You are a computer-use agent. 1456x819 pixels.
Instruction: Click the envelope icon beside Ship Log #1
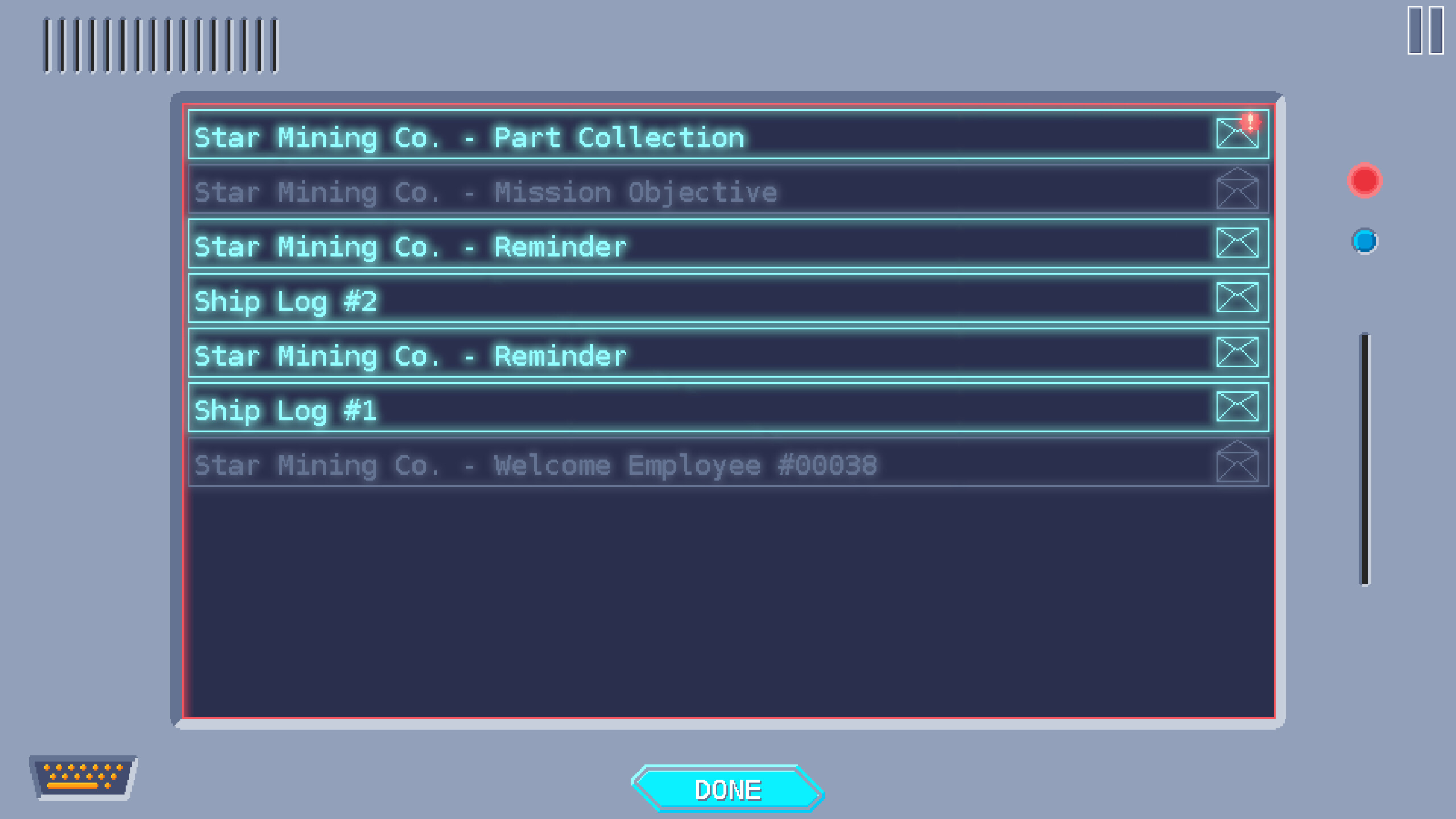[x=1239, y=407]
